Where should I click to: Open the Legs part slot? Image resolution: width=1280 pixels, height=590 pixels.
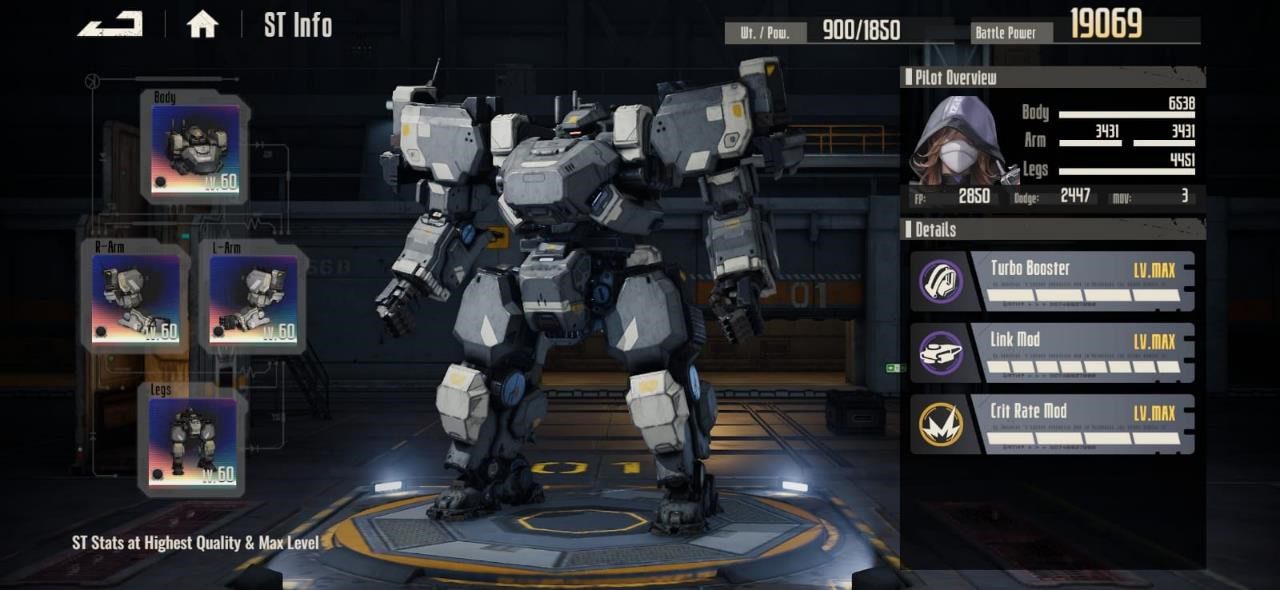pyautogui.click(x=192, y=440)
